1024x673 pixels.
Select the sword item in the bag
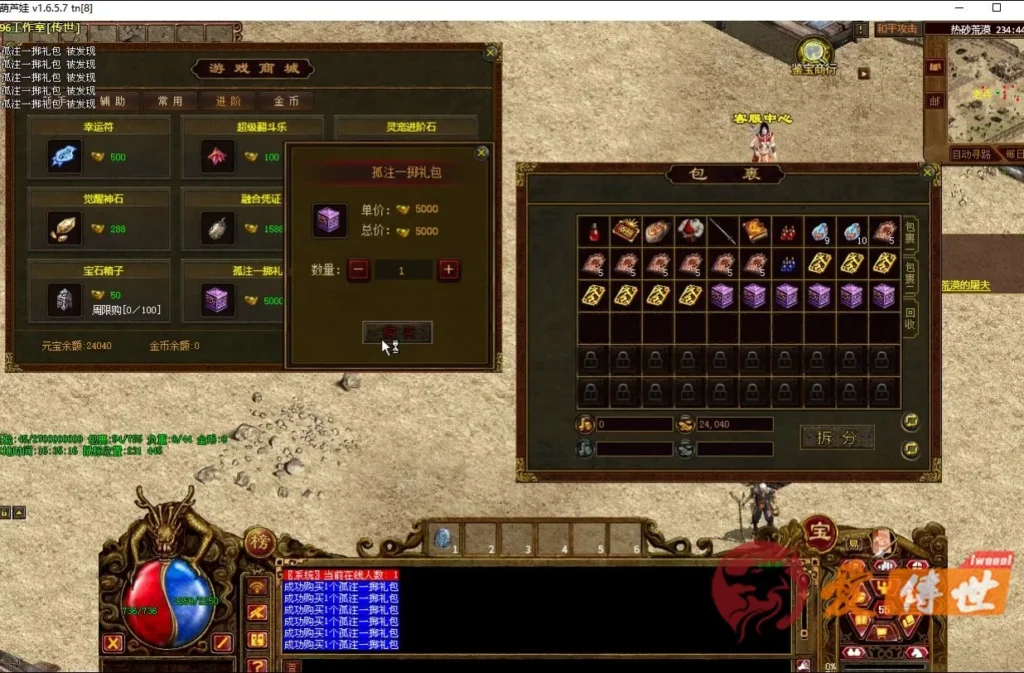point(723,231)
